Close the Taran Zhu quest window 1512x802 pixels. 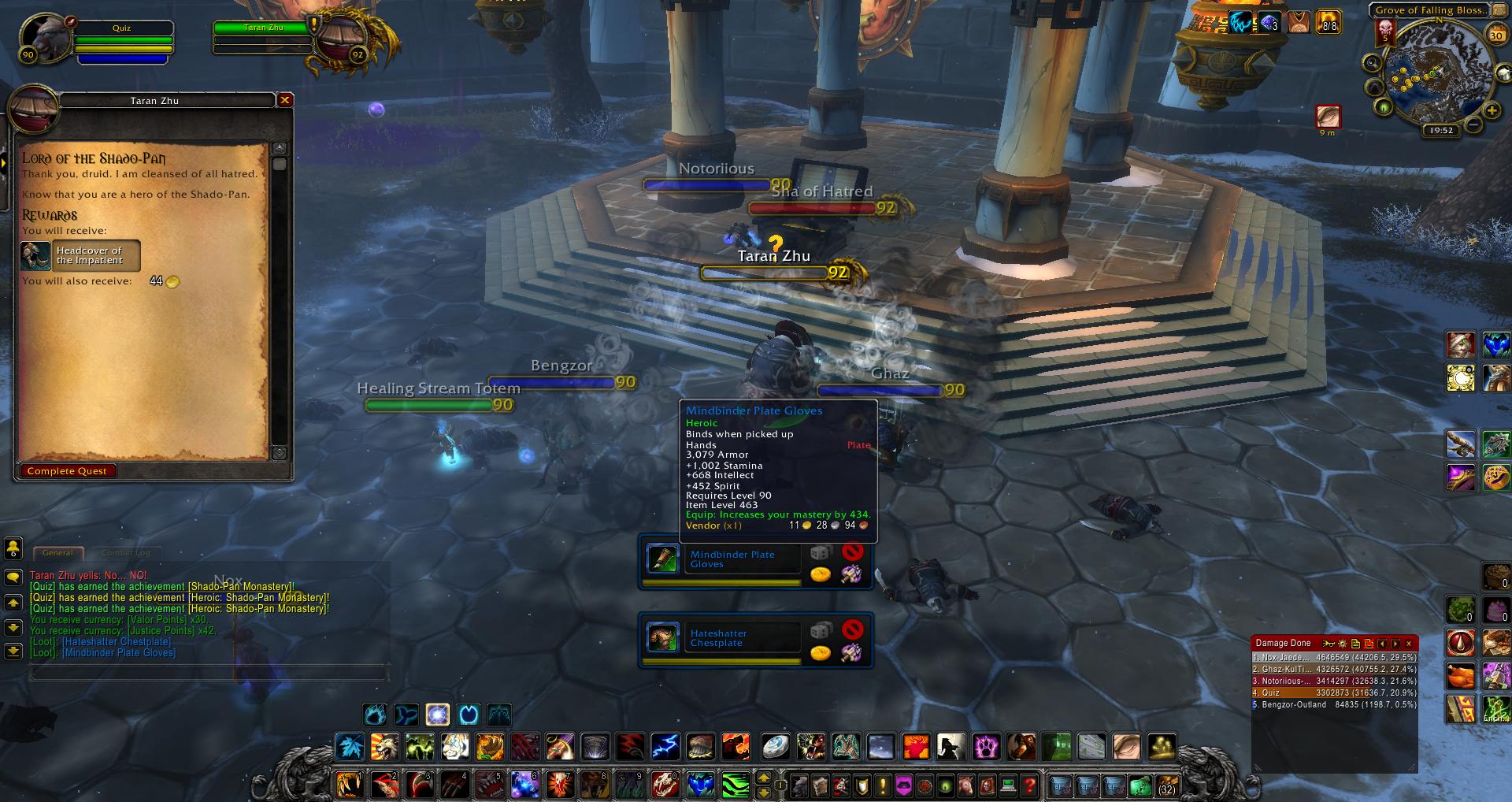tap(285, 100)
